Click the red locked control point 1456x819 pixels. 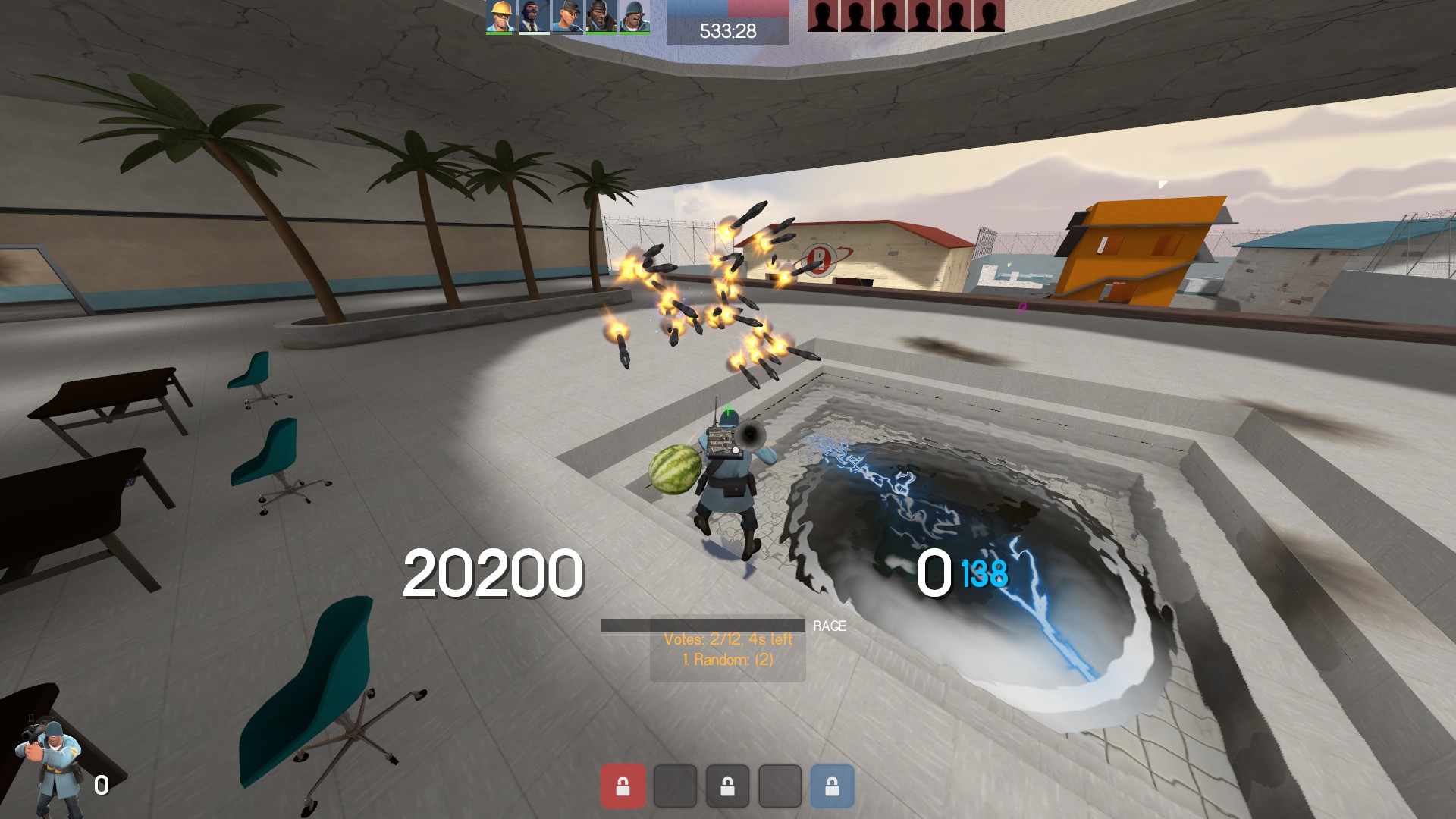[623, 786]
